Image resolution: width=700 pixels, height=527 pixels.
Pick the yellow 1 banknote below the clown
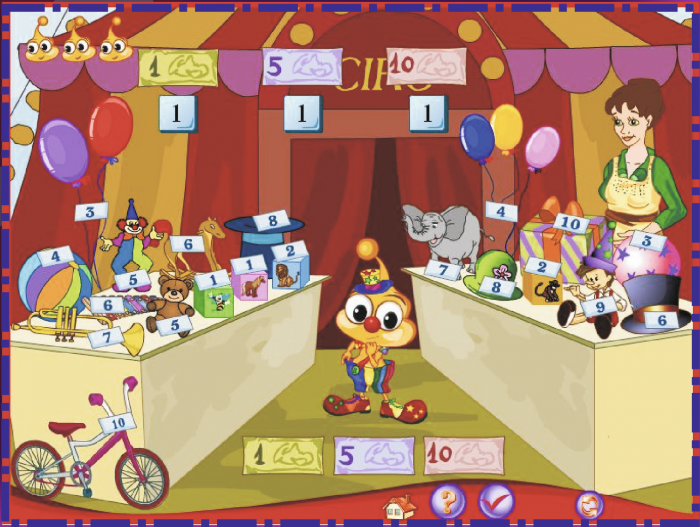coord(283,455)
